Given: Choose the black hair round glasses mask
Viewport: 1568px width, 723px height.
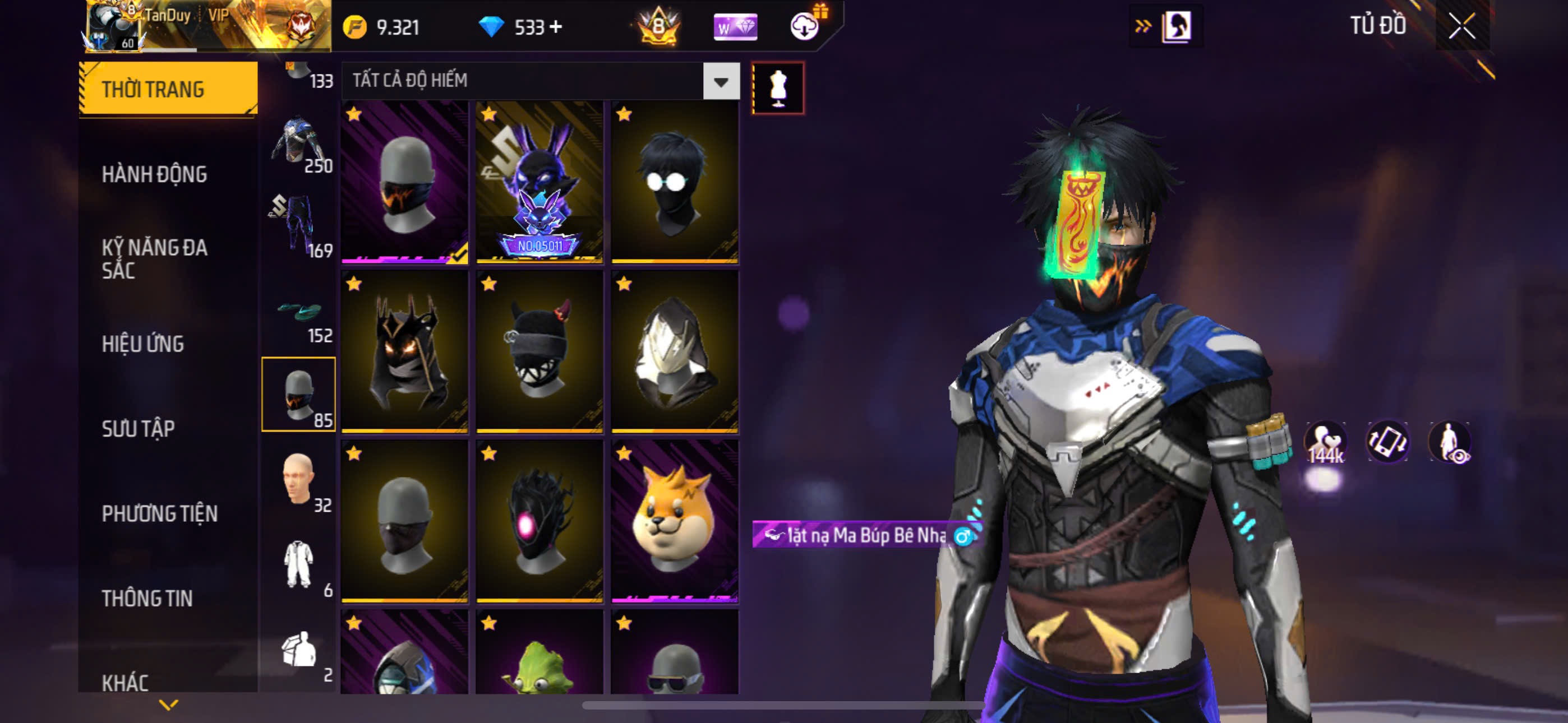Looking at the screenshot, I should point(675,183).
